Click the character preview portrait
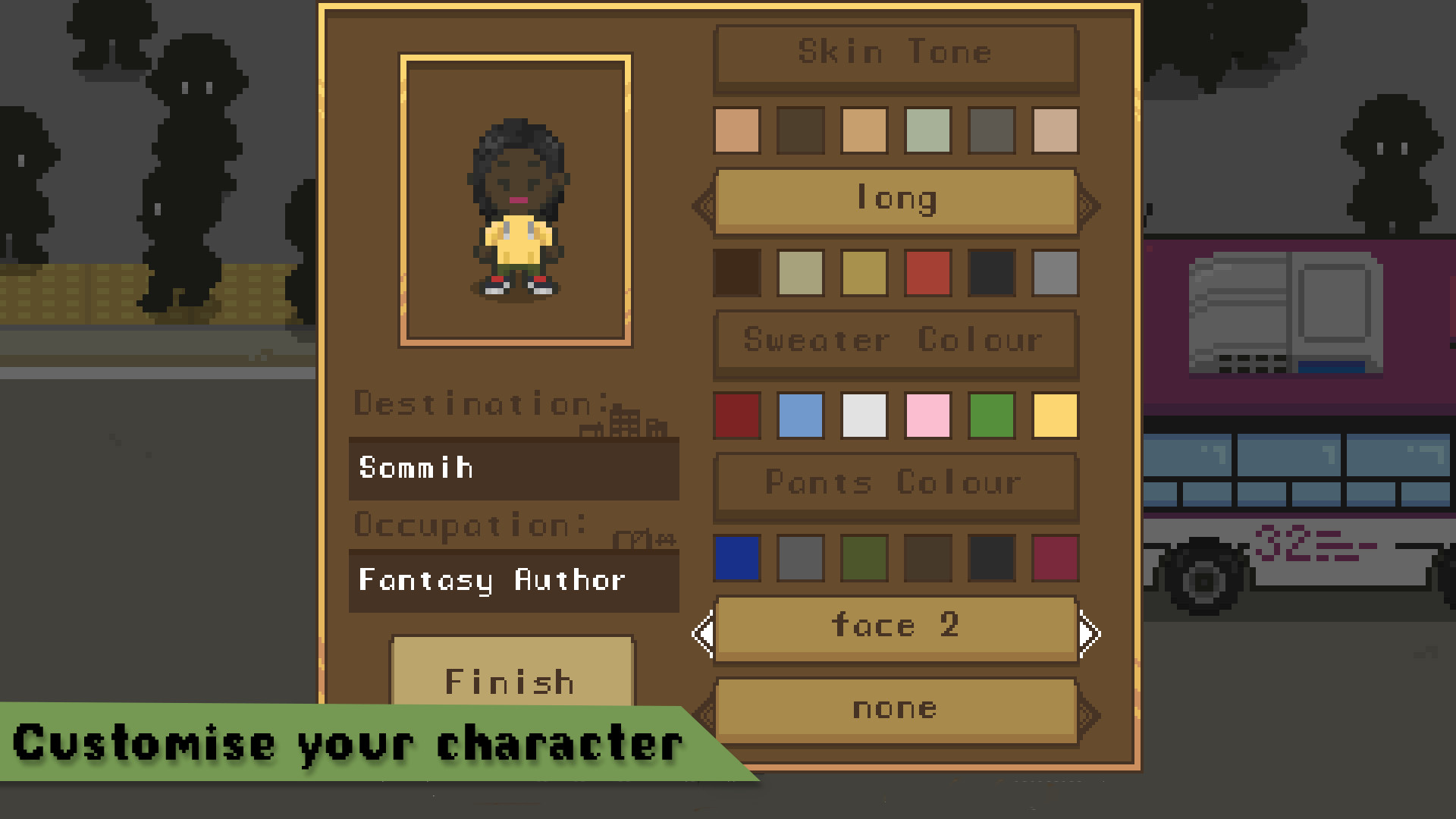 [516, 199]
